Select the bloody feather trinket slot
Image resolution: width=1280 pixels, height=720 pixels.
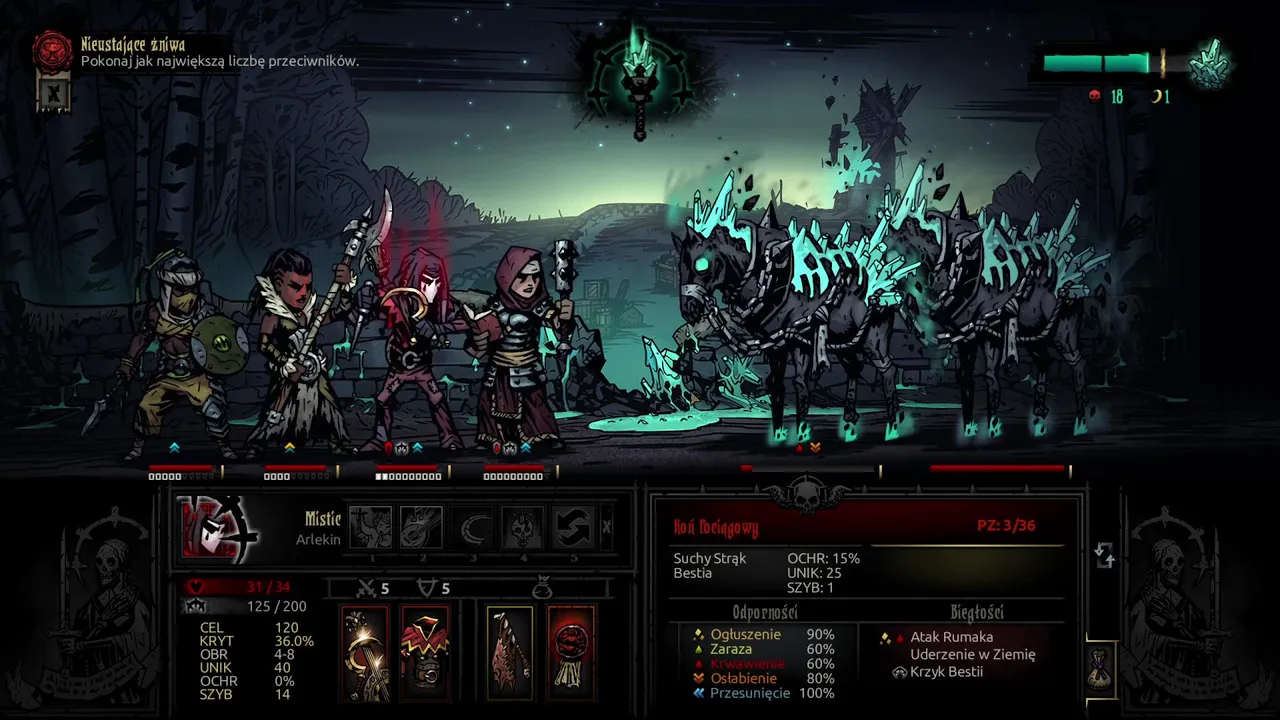(510, 652)
